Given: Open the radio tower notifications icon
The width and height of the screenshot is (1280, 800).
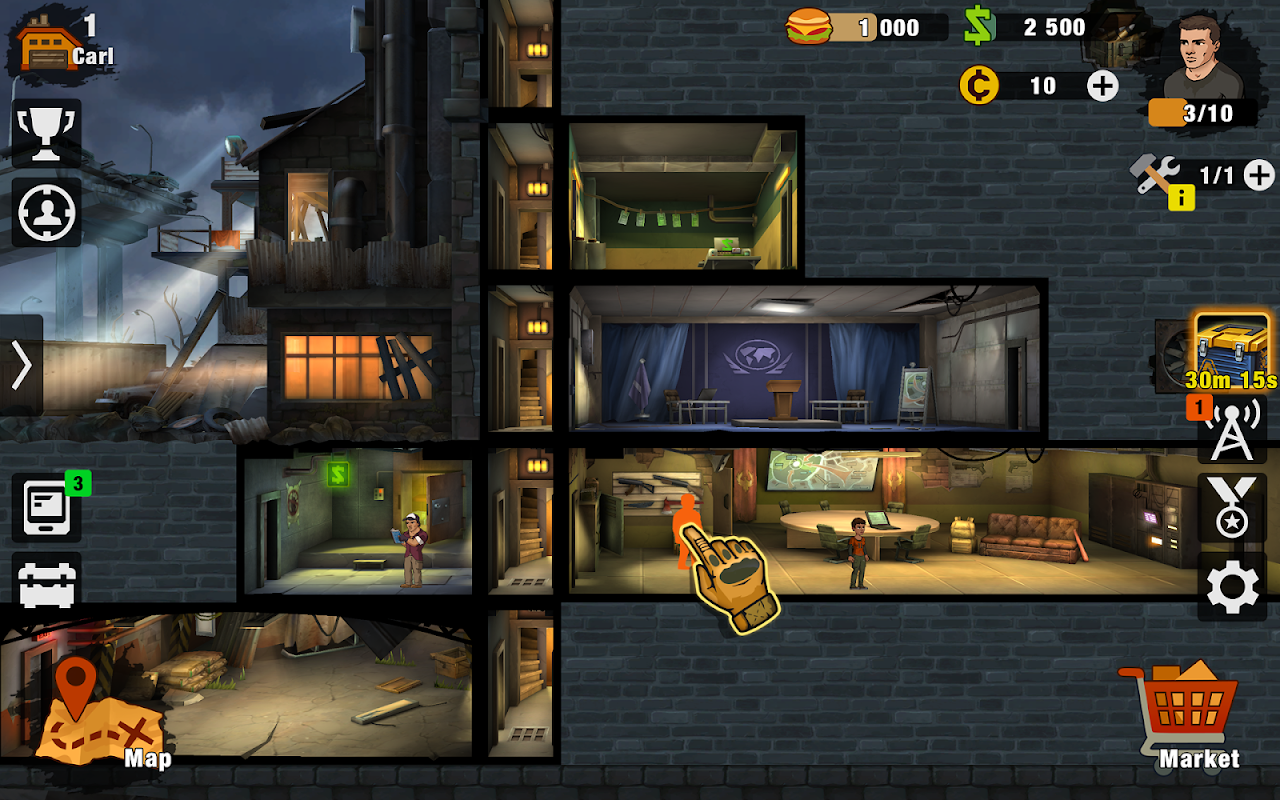Looking at the screenshot, I should coord(1232,432).
